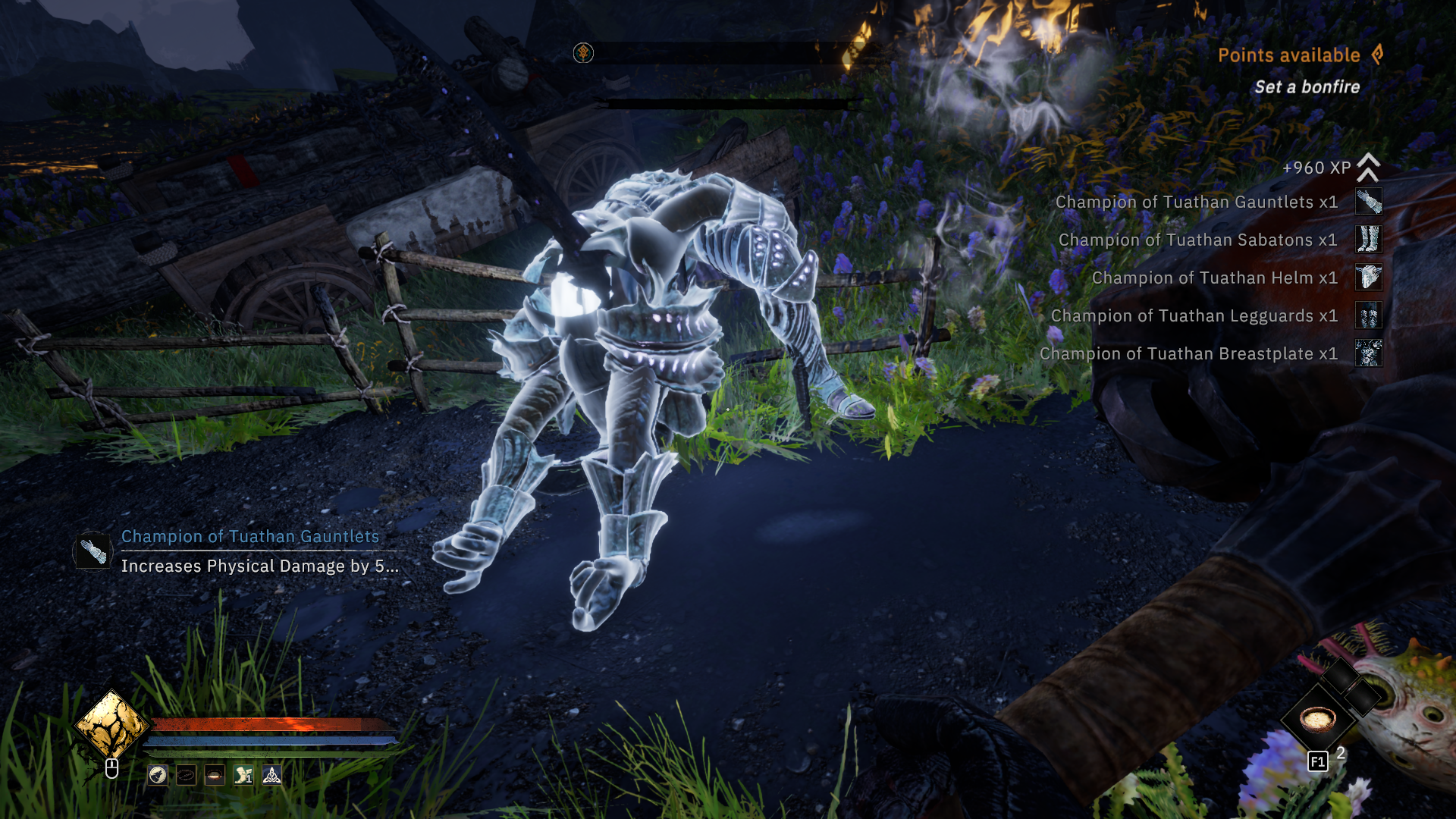Select the howling wolf buff icon
Viewport: 1456px width, 819px height.
[158, 775]
